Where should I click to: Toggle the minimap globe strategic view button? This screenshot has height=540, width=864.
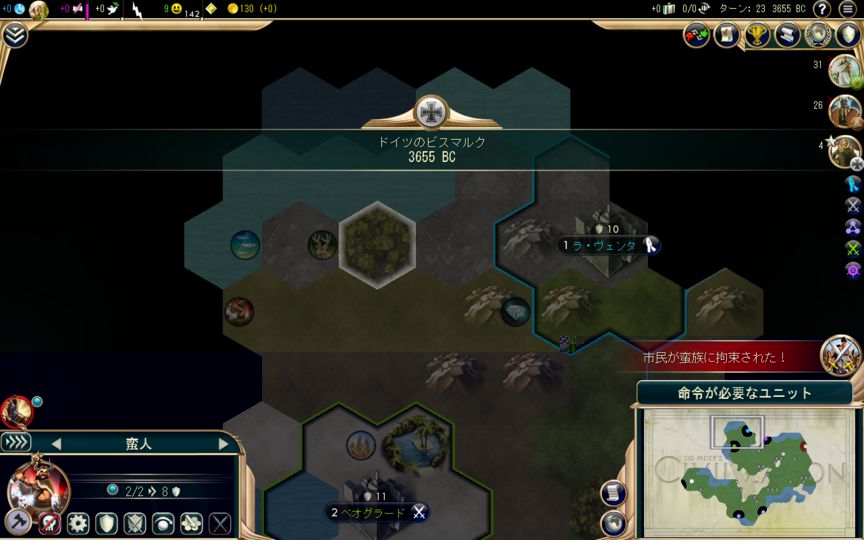pyautogui.click(x=614, y=521)
